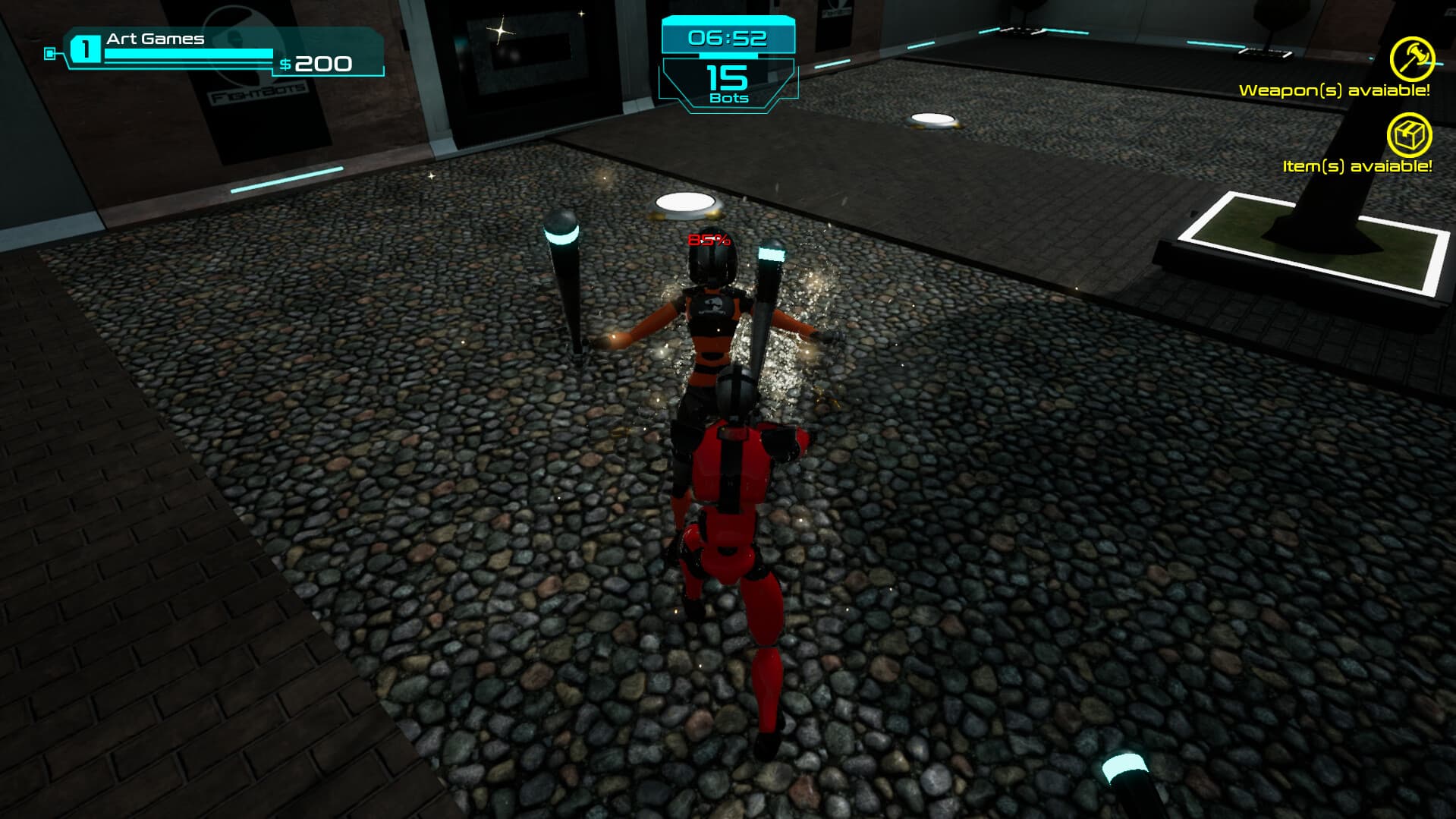This screenshot has width=1456, height=819.
Task: Open the weapons available hammer icon
Action: (1411, 58)
